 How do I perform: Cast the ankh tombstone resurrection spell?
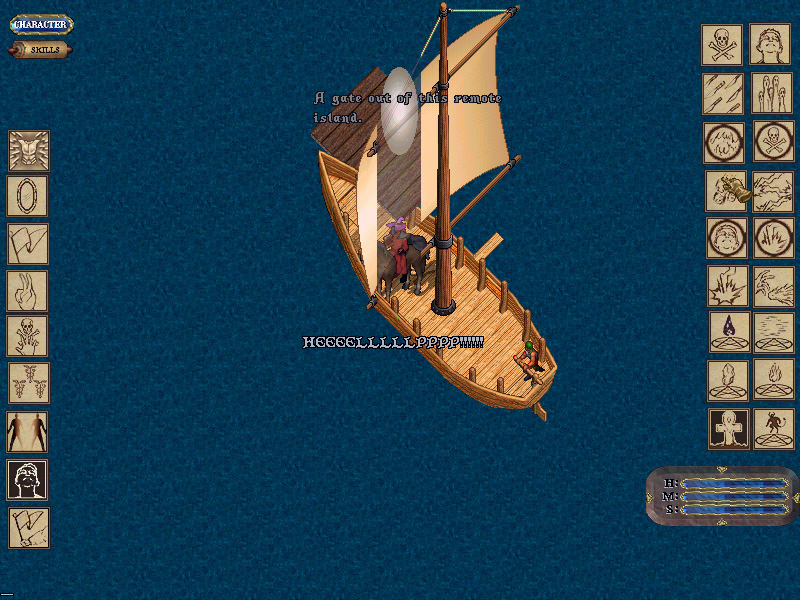coord(730,428)
